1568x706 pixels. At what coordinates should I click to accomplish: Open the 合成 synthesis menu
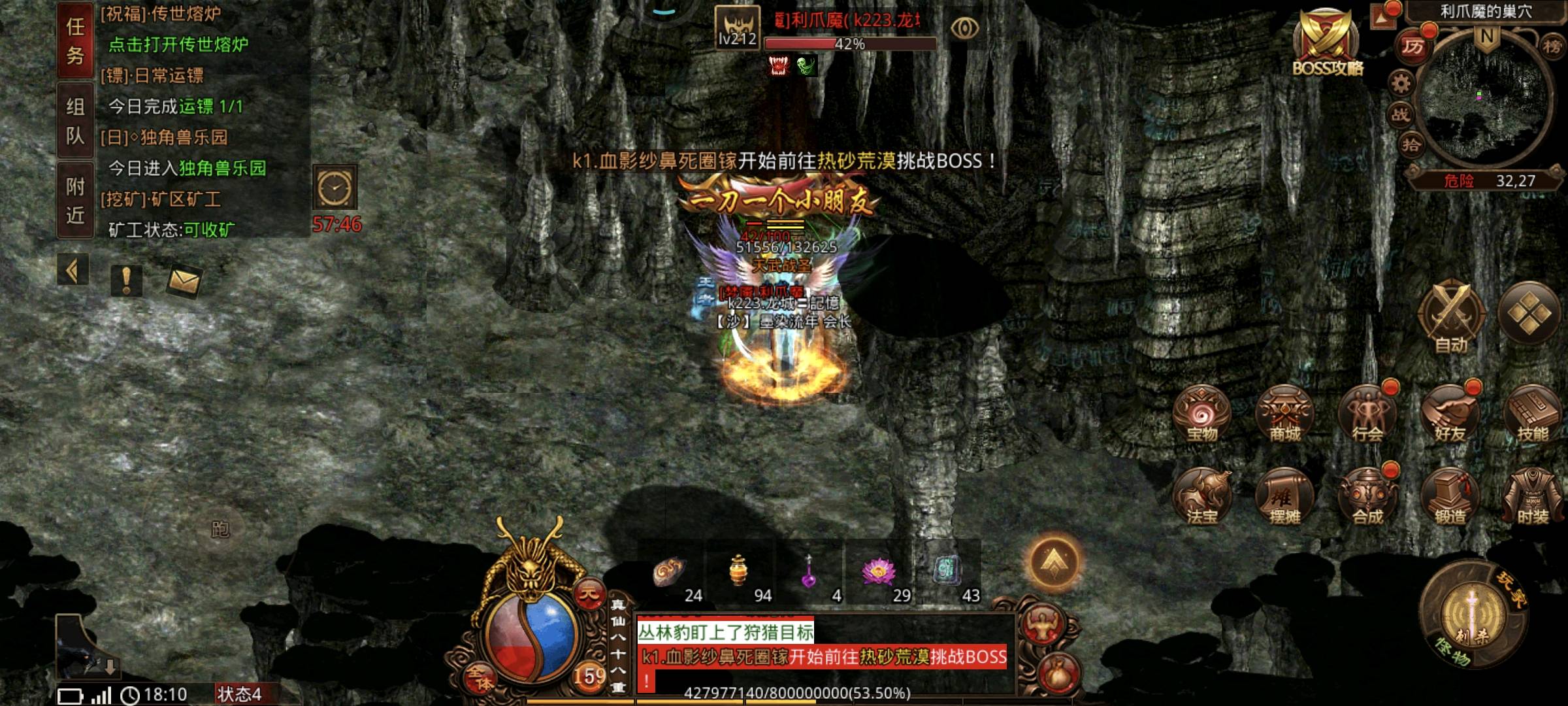coord(1367,498)
